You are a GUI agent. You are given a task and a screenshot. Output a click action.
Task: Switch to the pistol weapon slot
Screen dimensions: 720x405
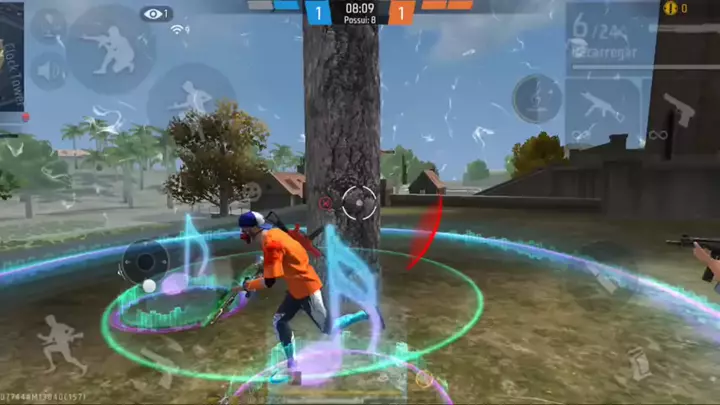pos(681,112)
